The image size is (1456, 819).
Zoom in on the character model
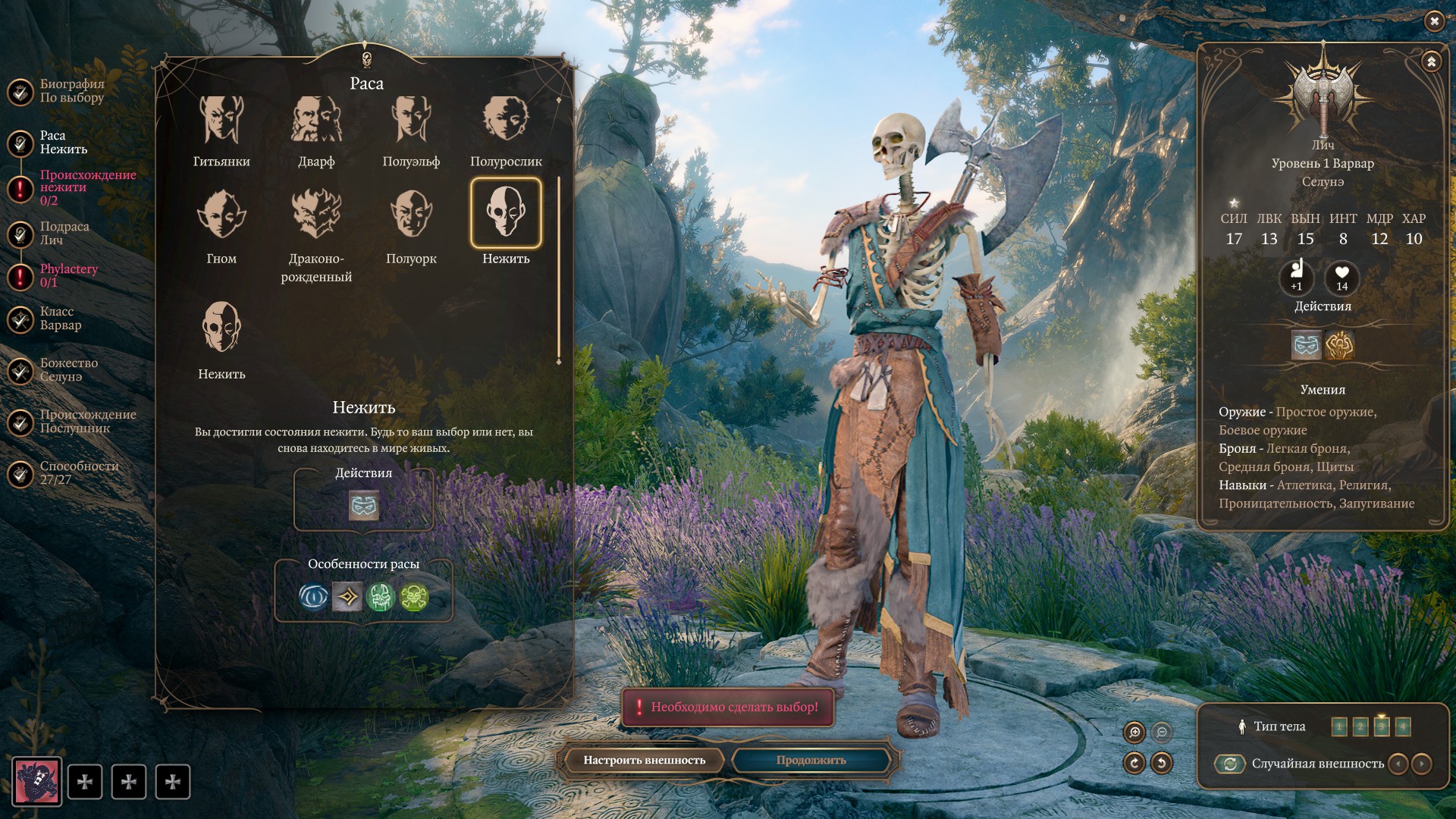(1134, 733)
